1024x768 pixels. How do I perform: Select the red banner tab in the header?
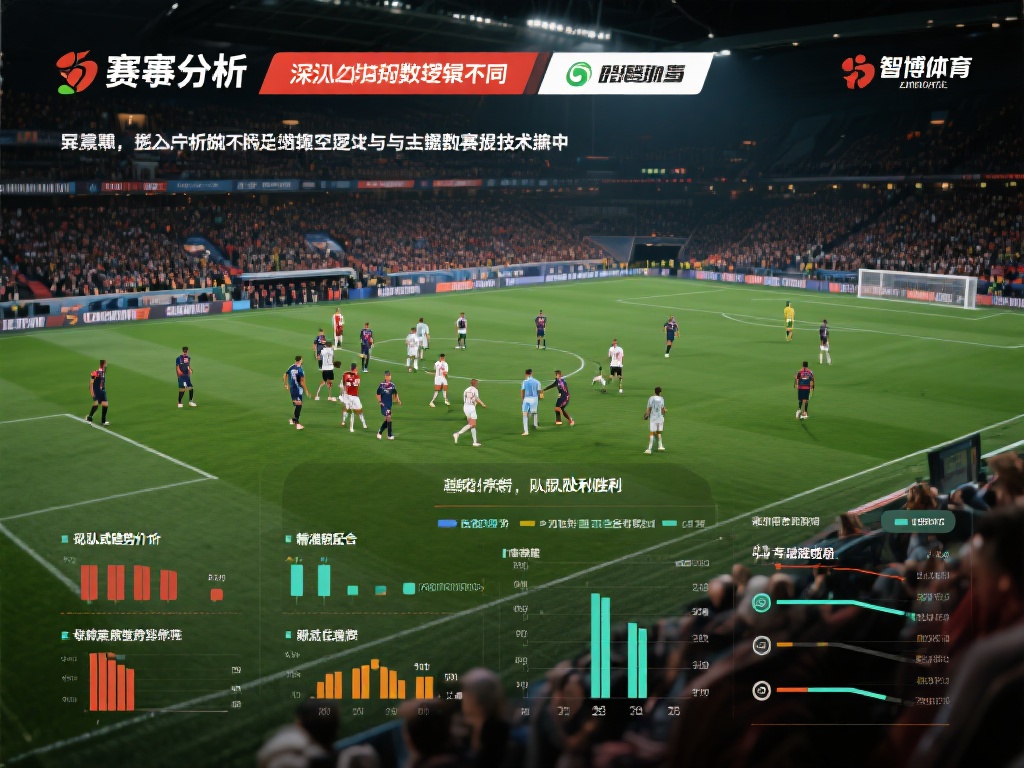coord(398,73)
